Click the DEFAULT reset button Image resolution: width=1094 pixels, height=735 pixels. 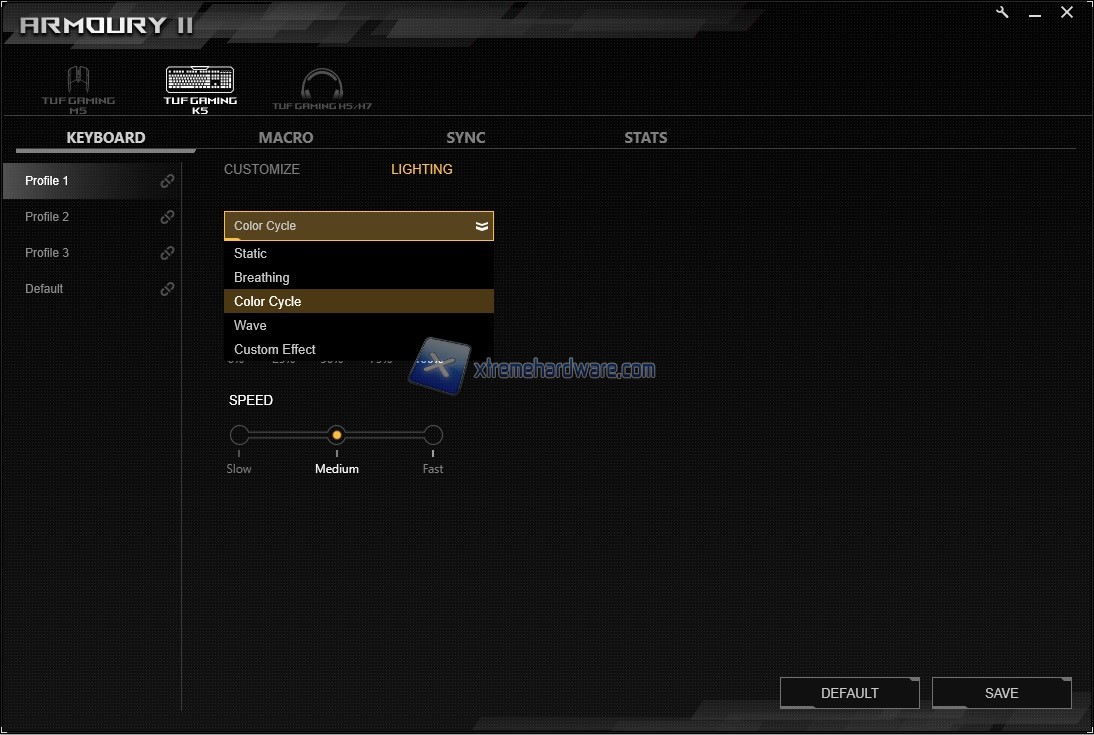pos(849,693)
